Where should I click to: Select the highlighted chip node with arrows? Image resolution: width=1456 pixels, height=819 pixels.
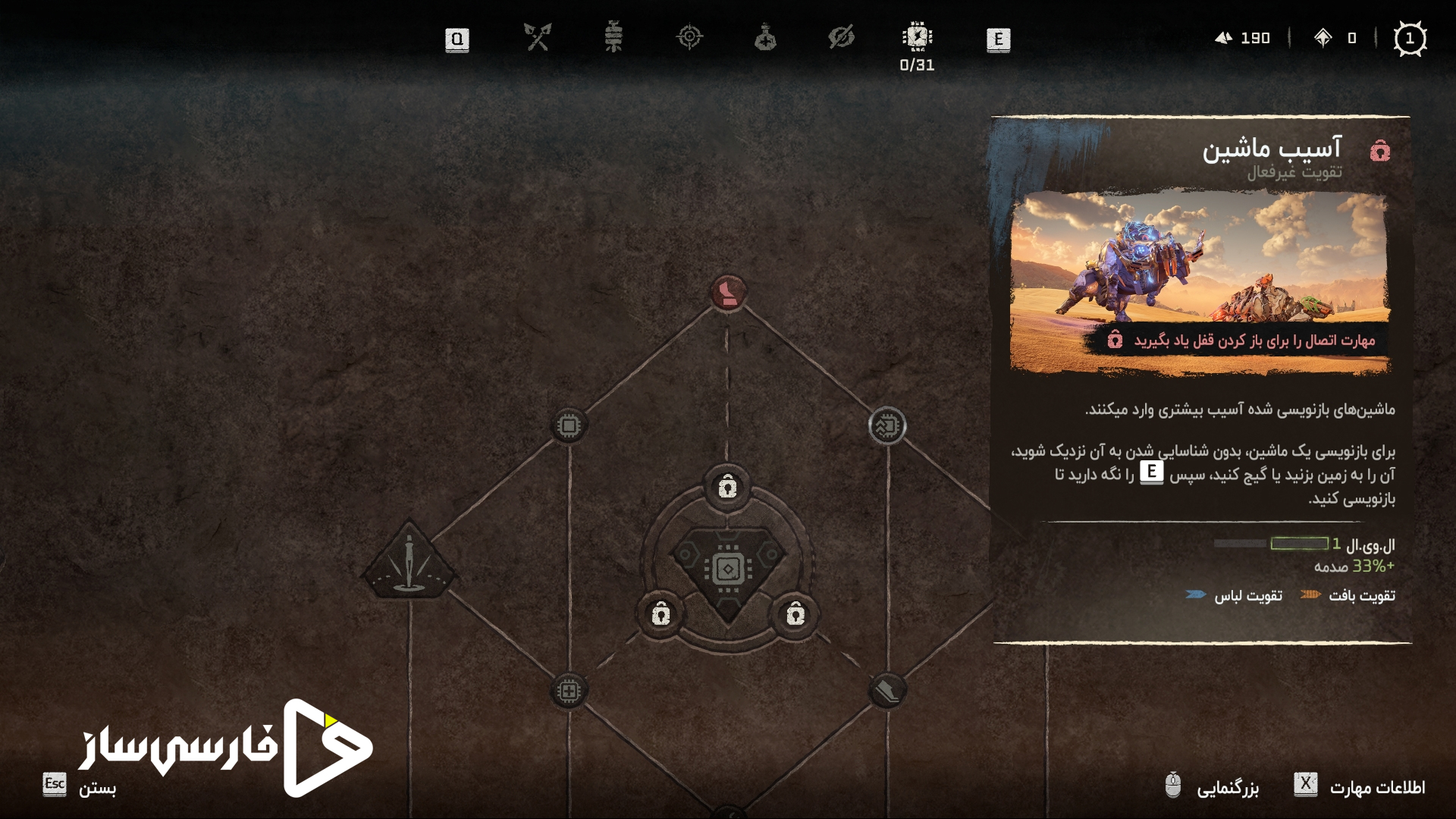pyautogui.click(x=886, y=425)
